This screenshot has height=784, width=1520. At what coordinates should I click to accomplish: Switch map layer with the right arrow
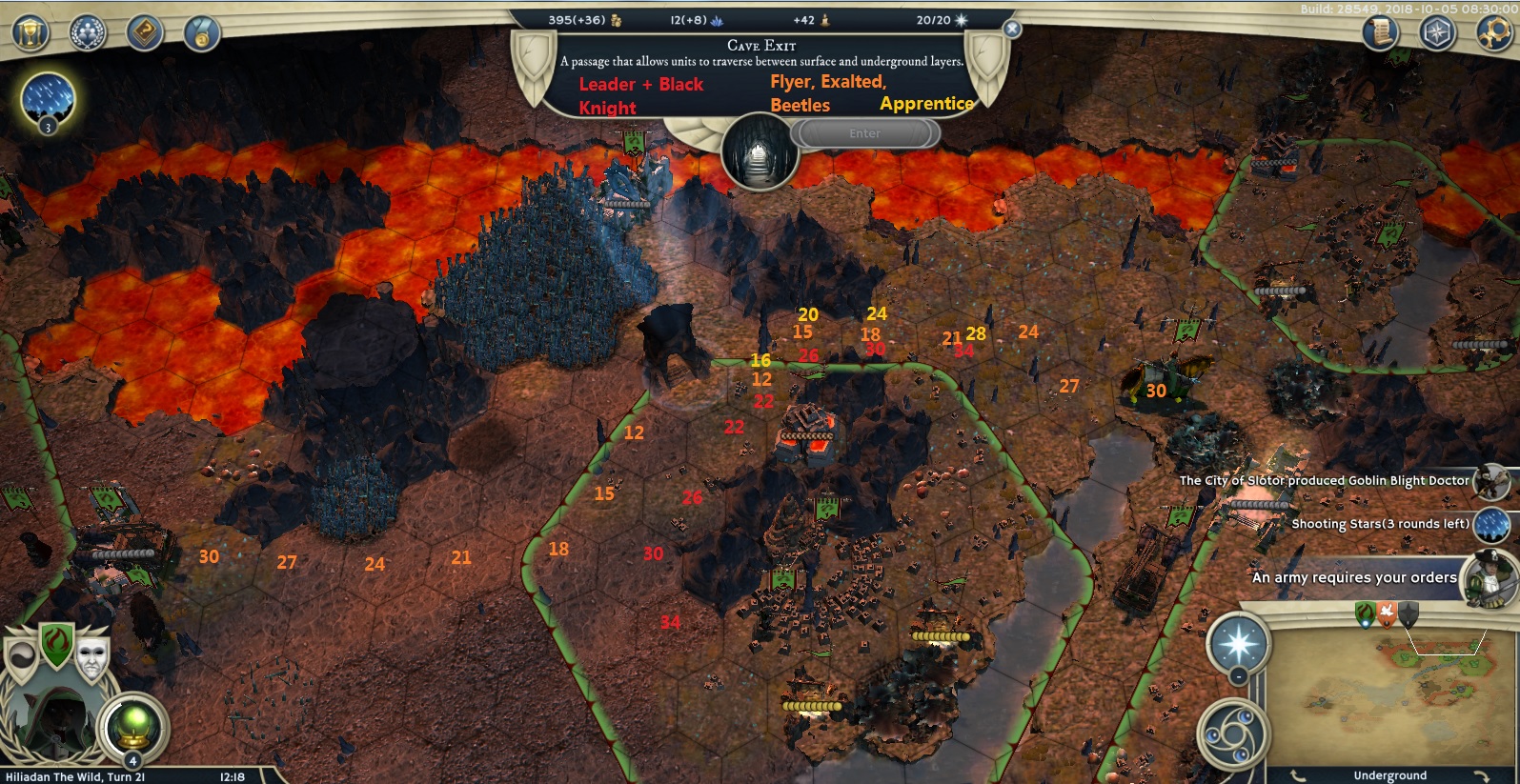[x=1480, y=775]
